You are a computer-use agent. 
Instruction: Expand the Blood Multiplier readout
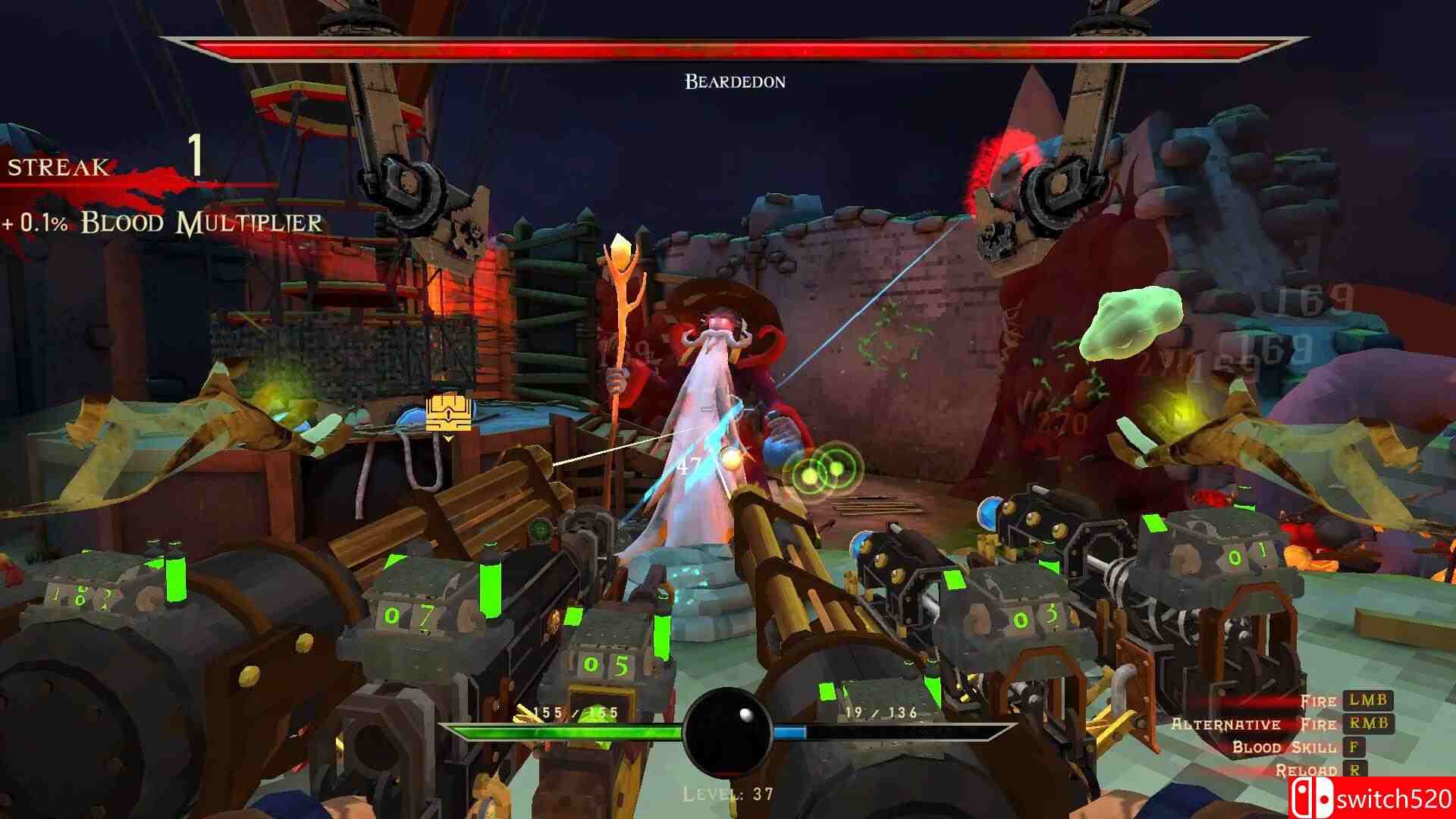[163, 222]
